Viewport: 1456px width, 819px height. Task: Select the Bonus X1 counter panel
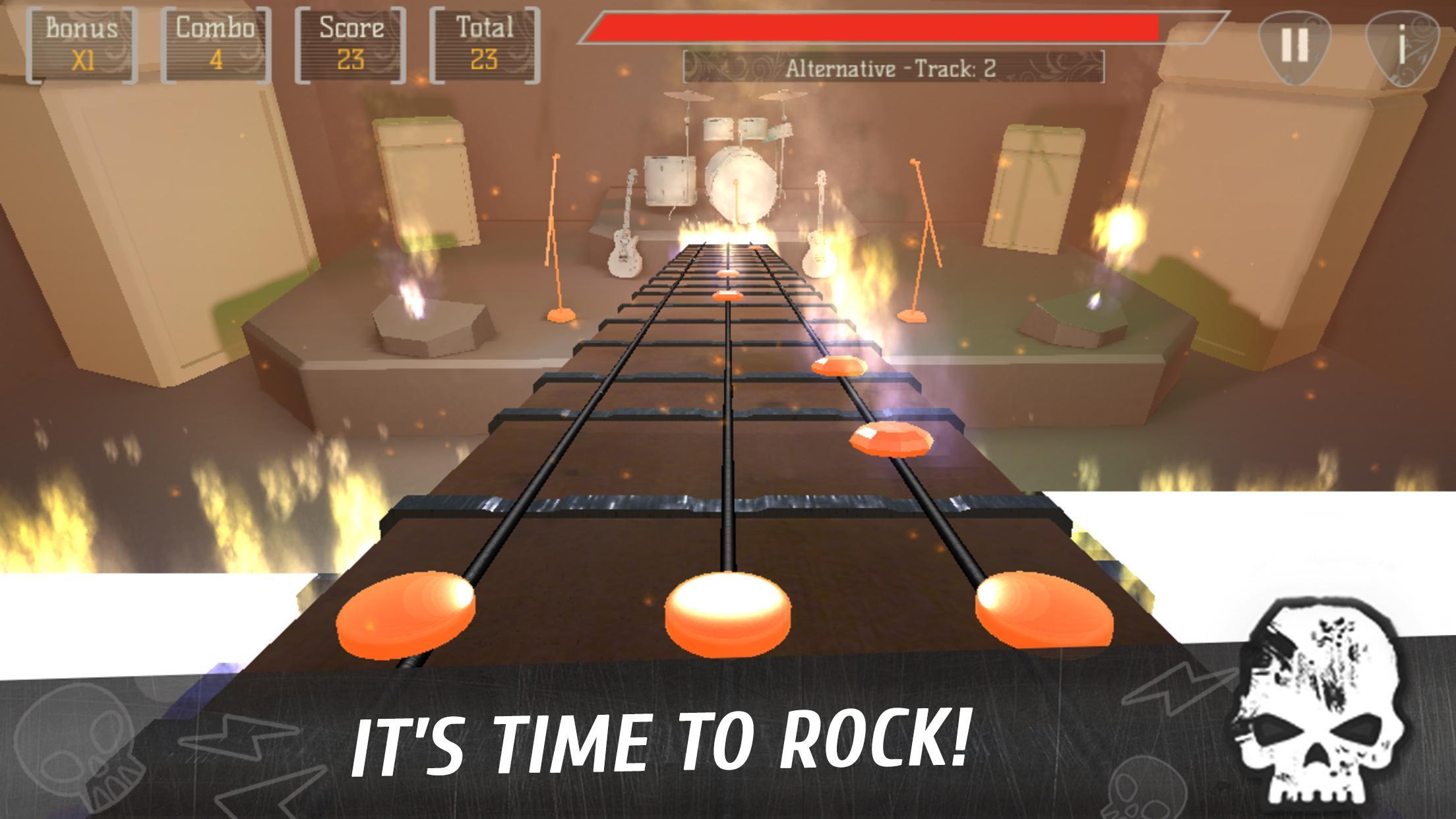click(81, 43)
